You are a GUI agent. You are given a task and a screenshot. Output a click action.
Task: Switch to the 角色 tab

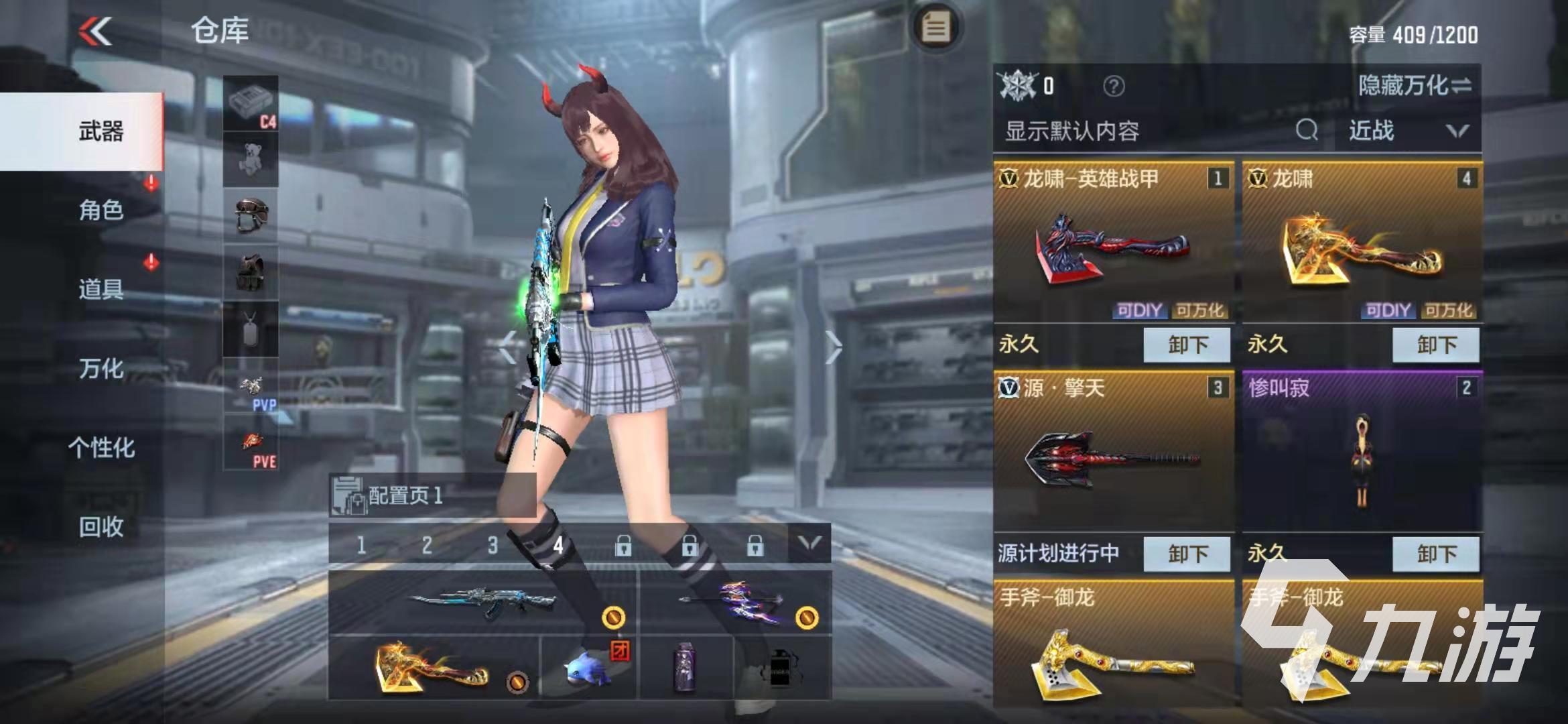point(101,211)
